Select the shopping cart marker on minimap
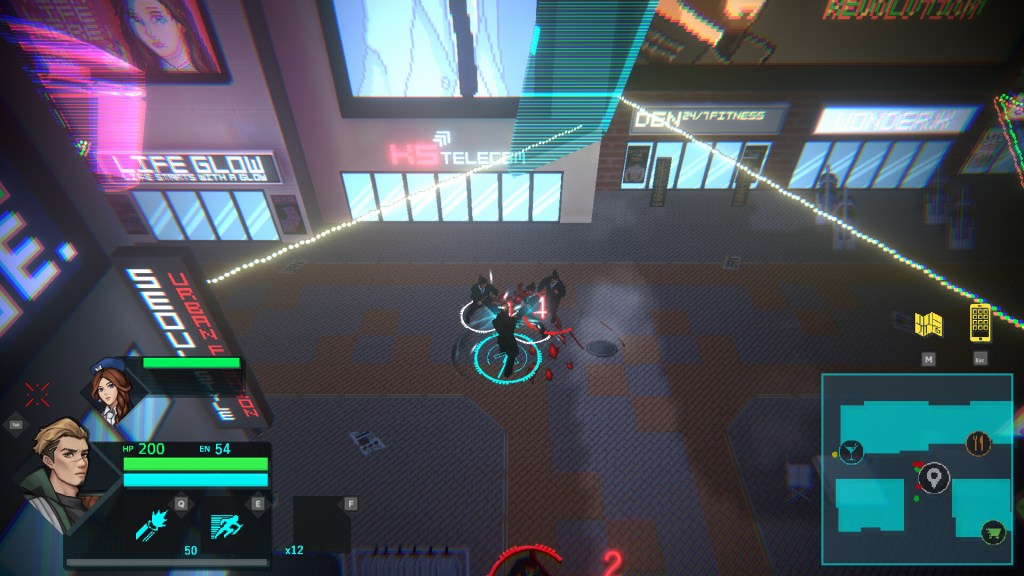 (993, 532)
